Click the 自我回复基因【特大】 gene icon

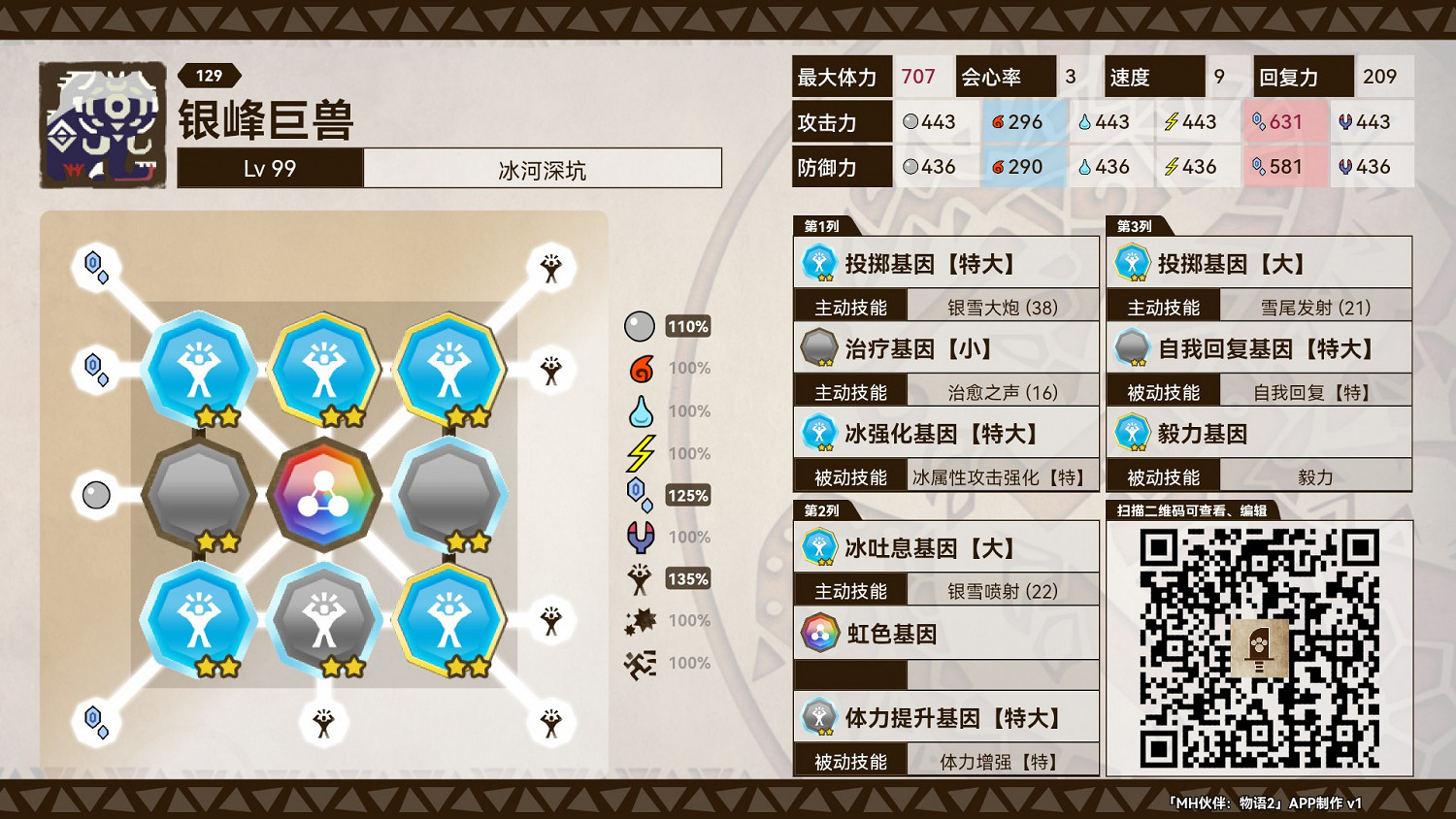[x=1133, y=348]
